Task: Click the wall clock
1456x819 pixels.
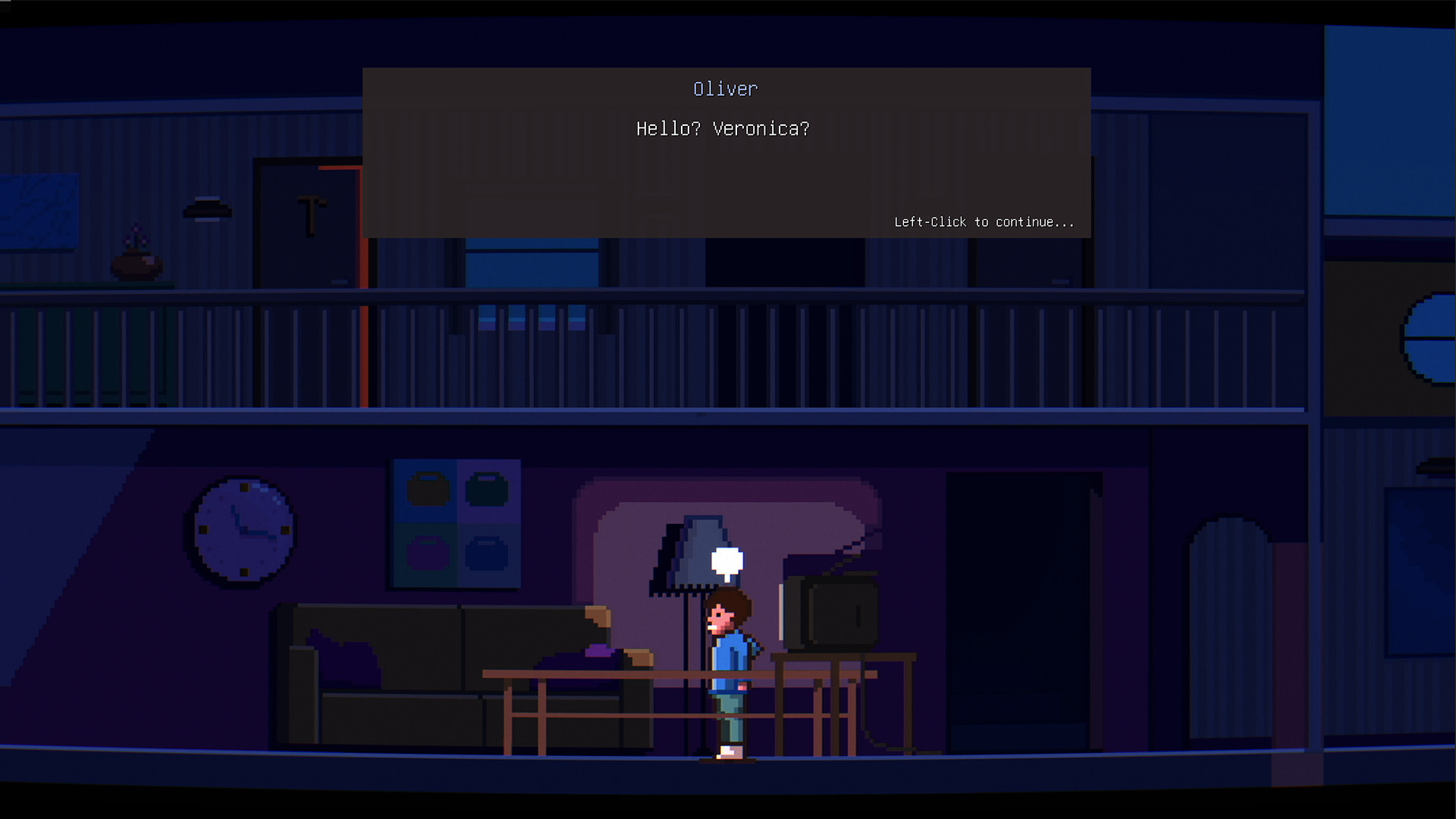Action: [x=243, y=531]
